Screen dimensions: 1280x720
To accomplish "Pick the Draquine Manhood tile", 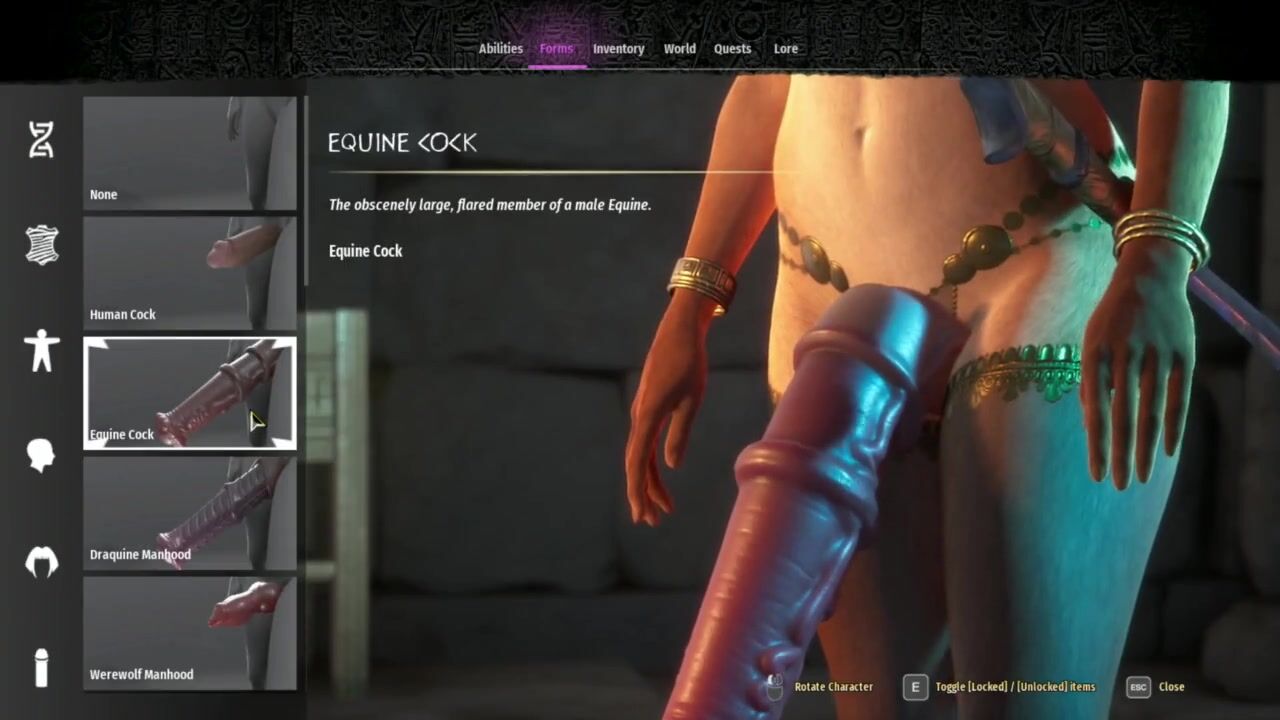I will pos(190,513).
